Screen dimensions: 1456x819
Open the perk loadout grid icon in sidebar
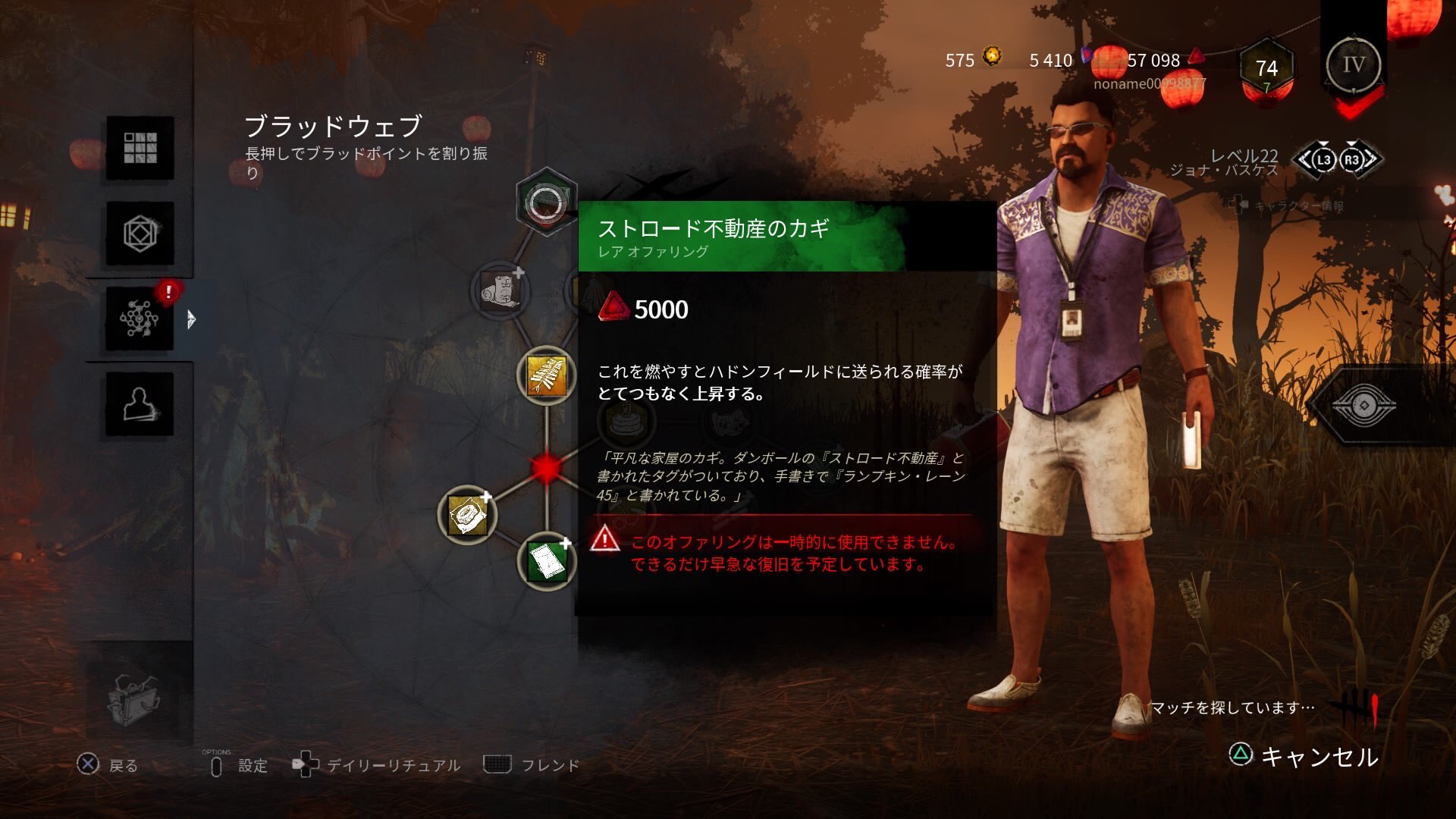(x=139, y=149)
